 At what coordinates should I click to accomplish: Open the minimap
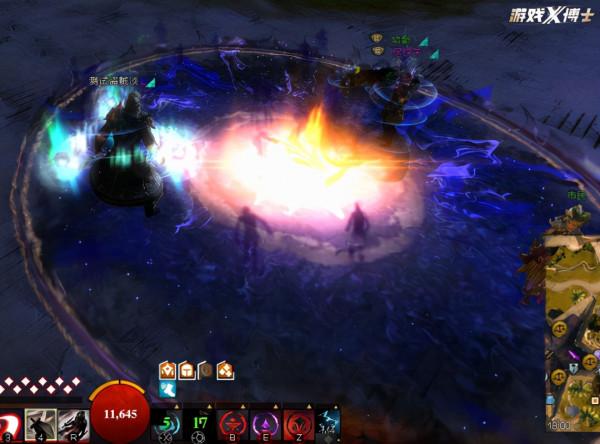click(572, 330)
